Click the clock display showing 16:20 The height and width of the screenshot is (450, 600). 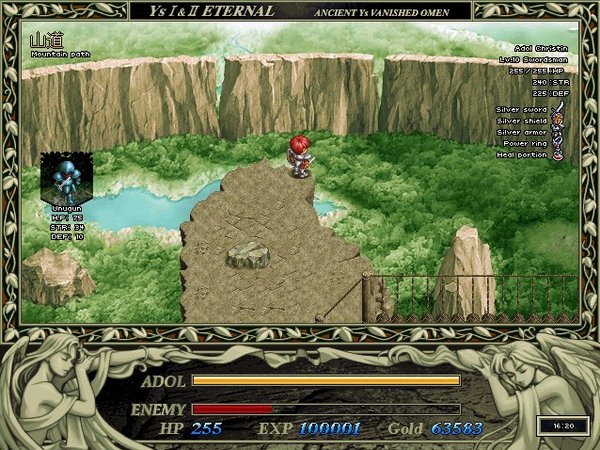point(556,424)
